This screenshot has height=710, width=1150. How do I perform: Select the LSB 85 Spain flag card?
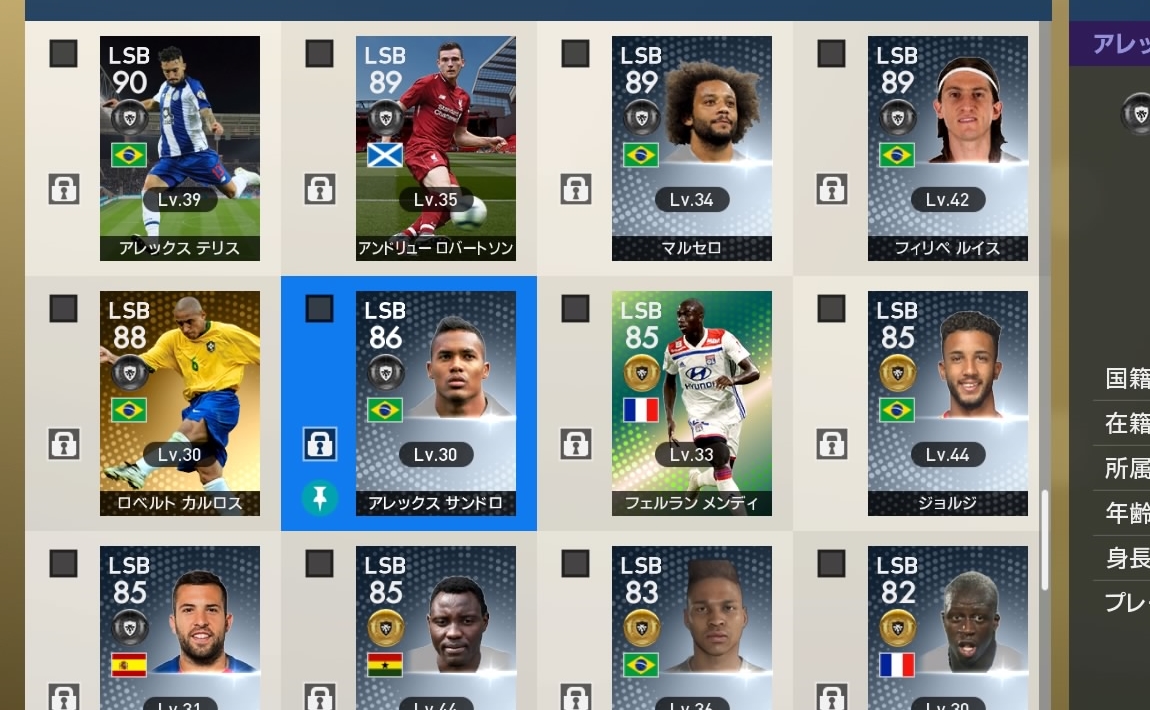tap(180, 628)
